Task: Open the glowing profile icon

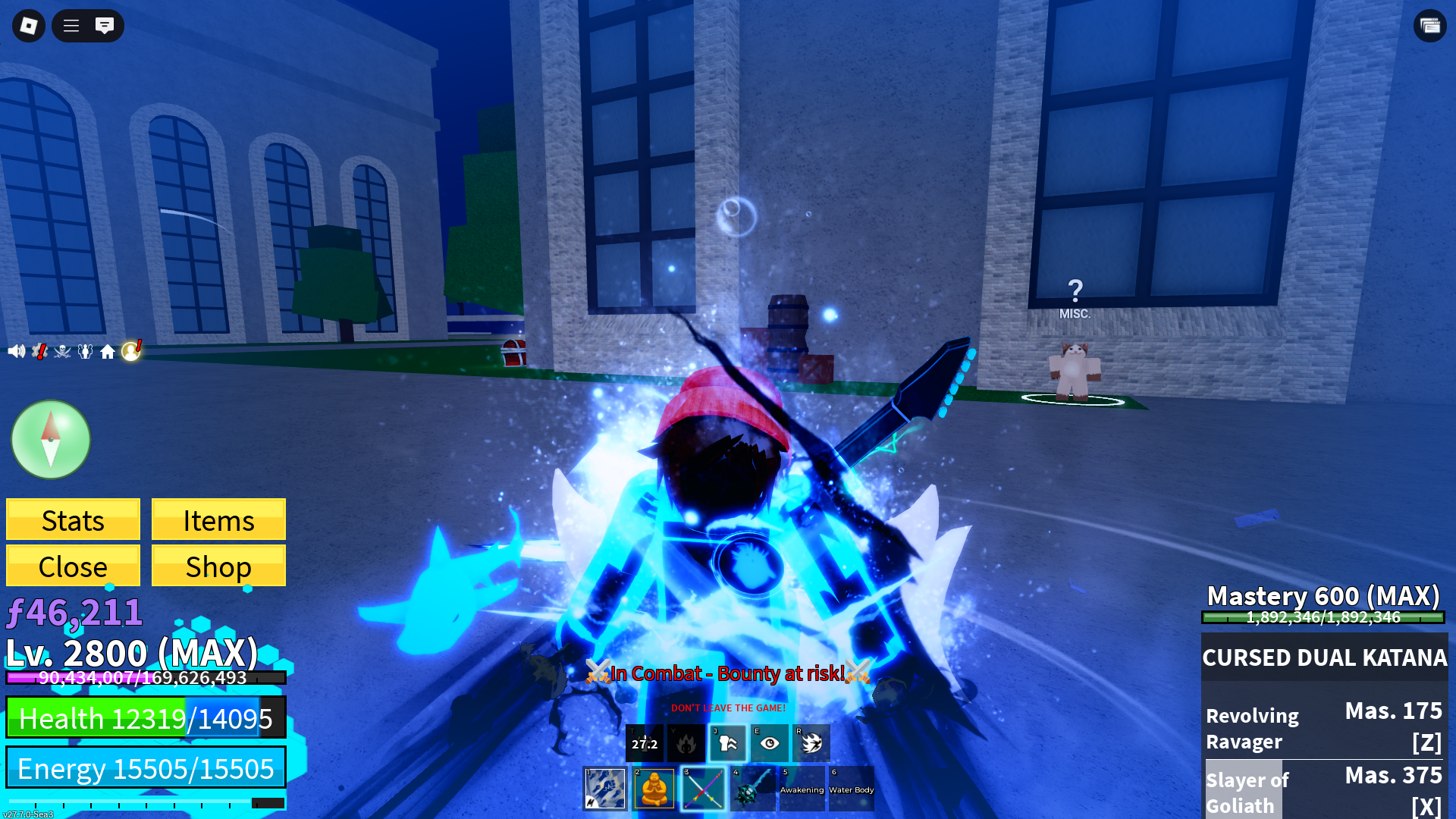Action: click(x=131, y=350)
